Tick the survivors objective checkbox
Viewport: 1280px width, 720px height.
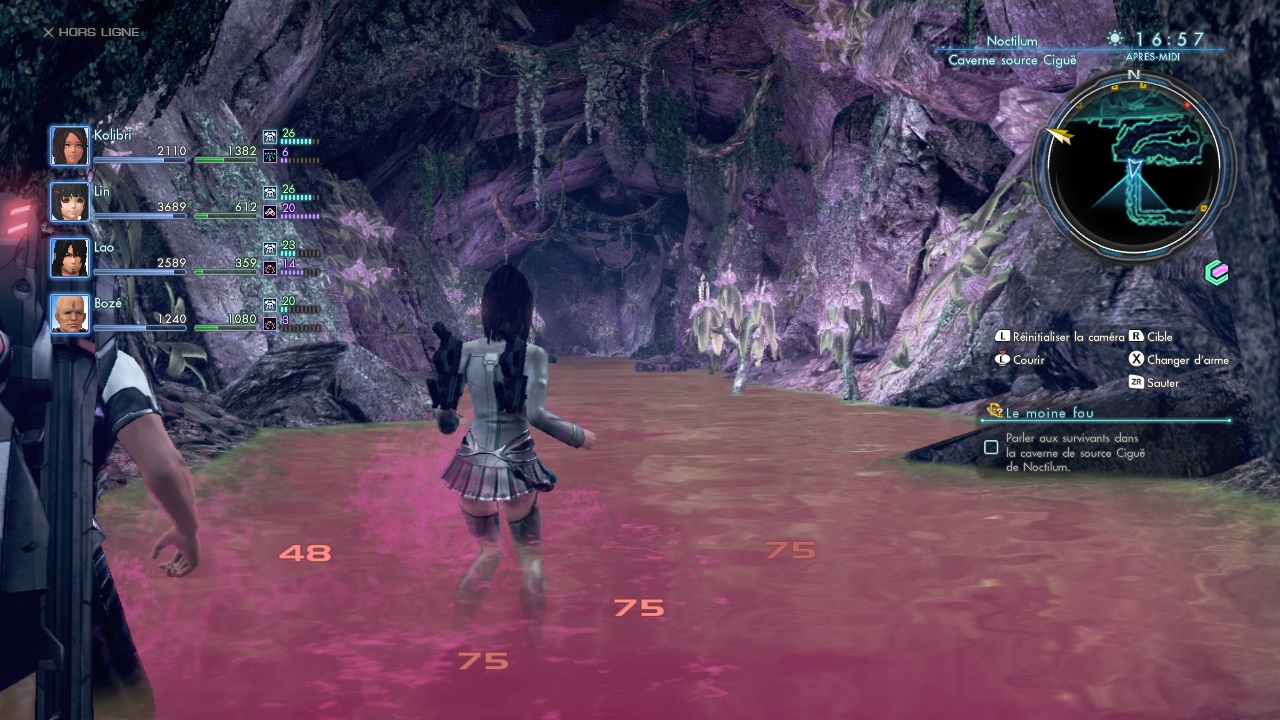click(x=991, y=447)
